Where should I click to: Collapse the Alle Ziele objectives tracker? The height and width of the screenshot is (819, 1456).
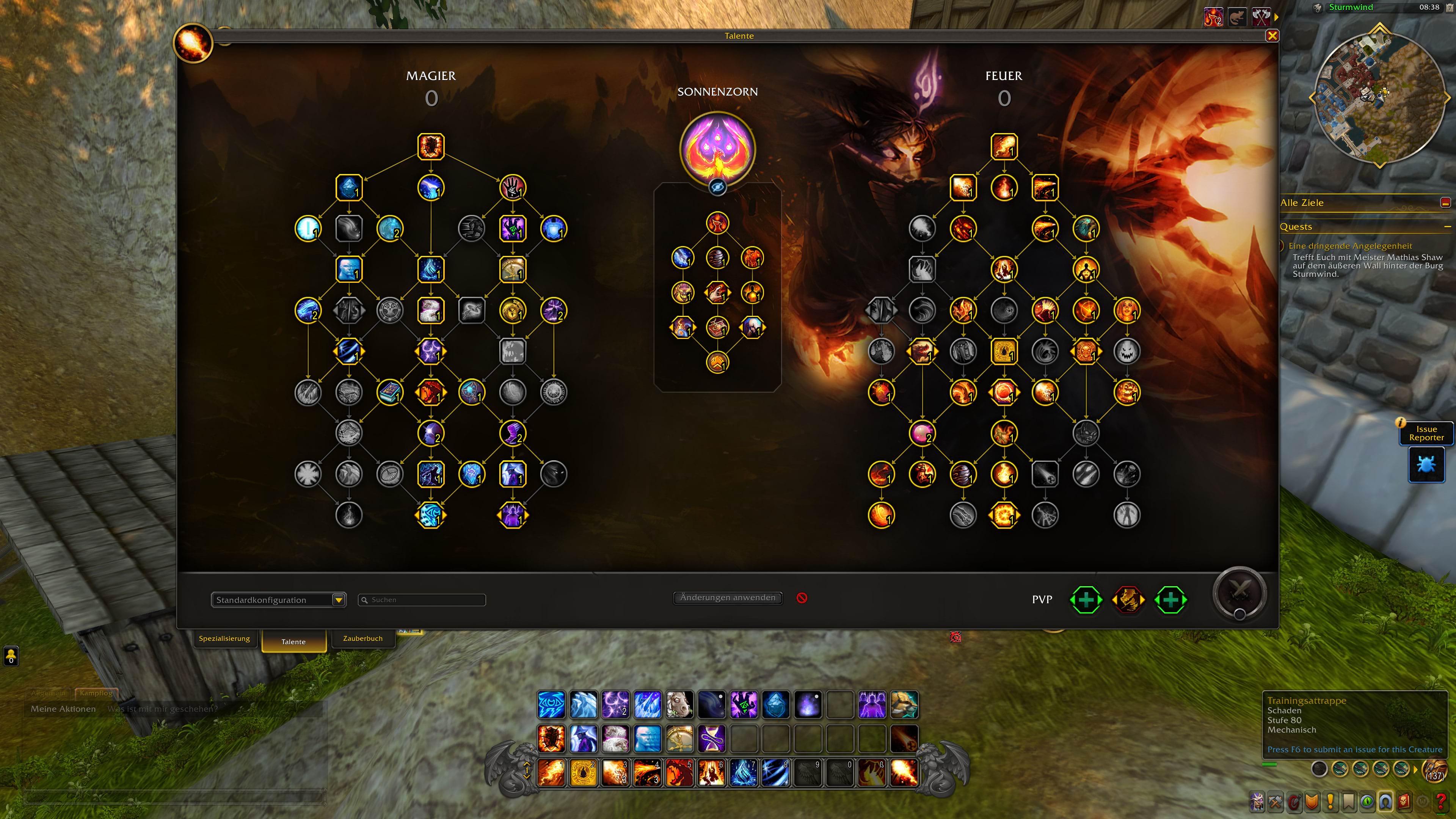click(1445, 203)
